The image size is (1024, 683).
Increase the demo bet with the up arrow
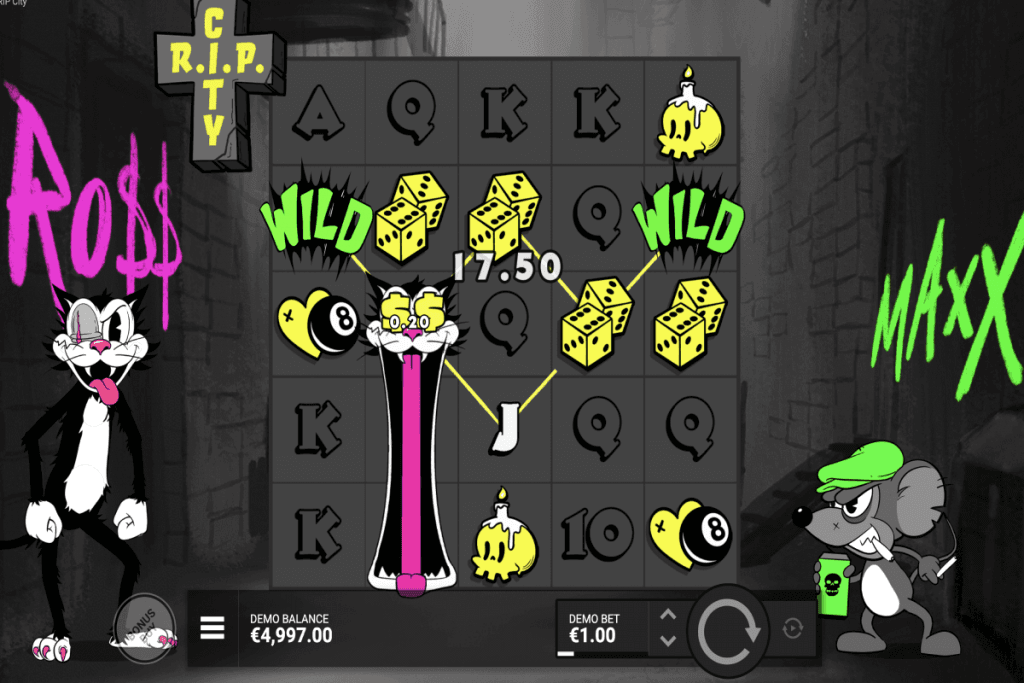(x=669, y=616)
